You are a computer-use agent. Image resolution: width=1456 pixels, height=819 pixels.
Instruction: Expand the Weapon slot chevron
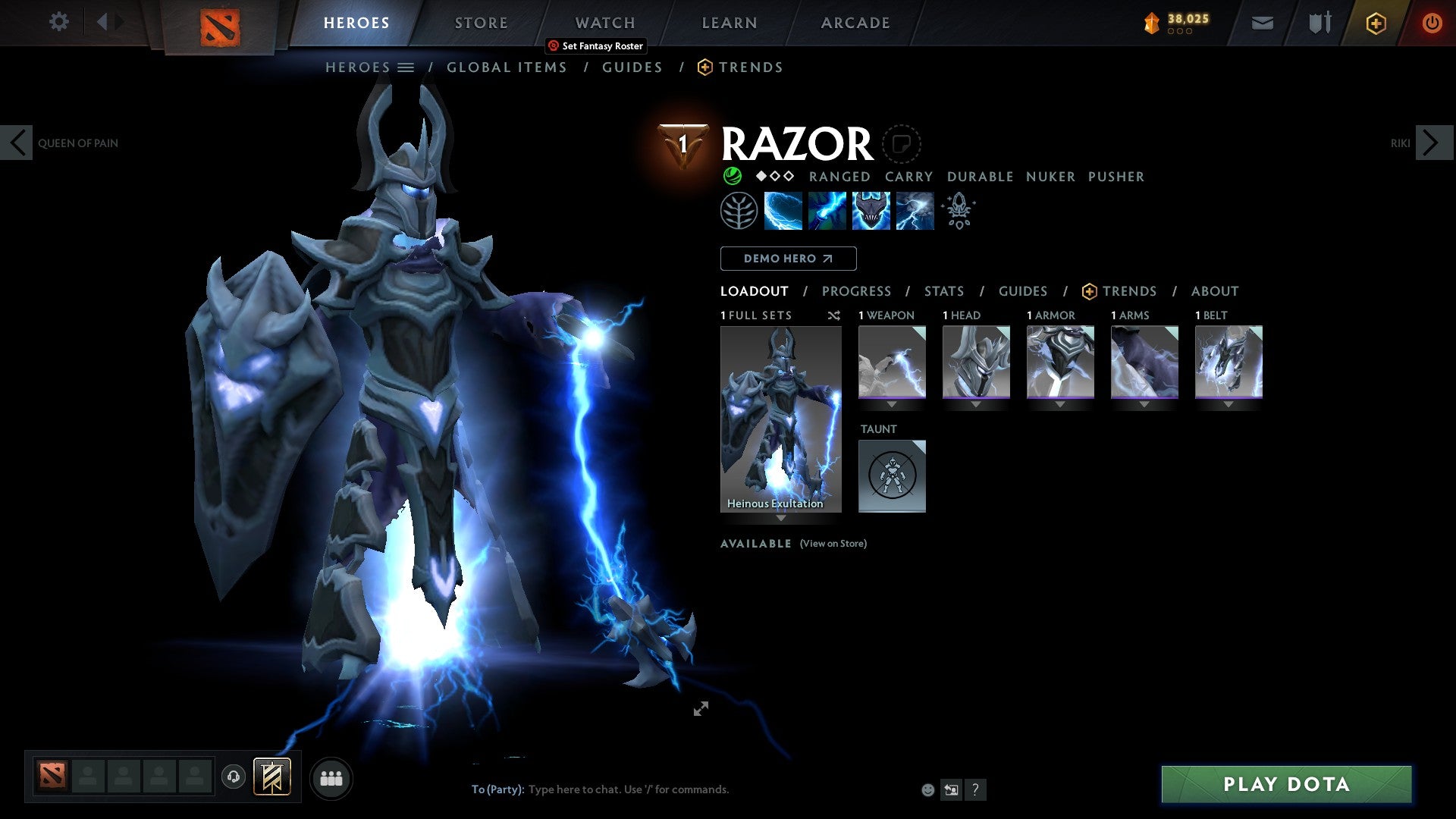(892, 404)
